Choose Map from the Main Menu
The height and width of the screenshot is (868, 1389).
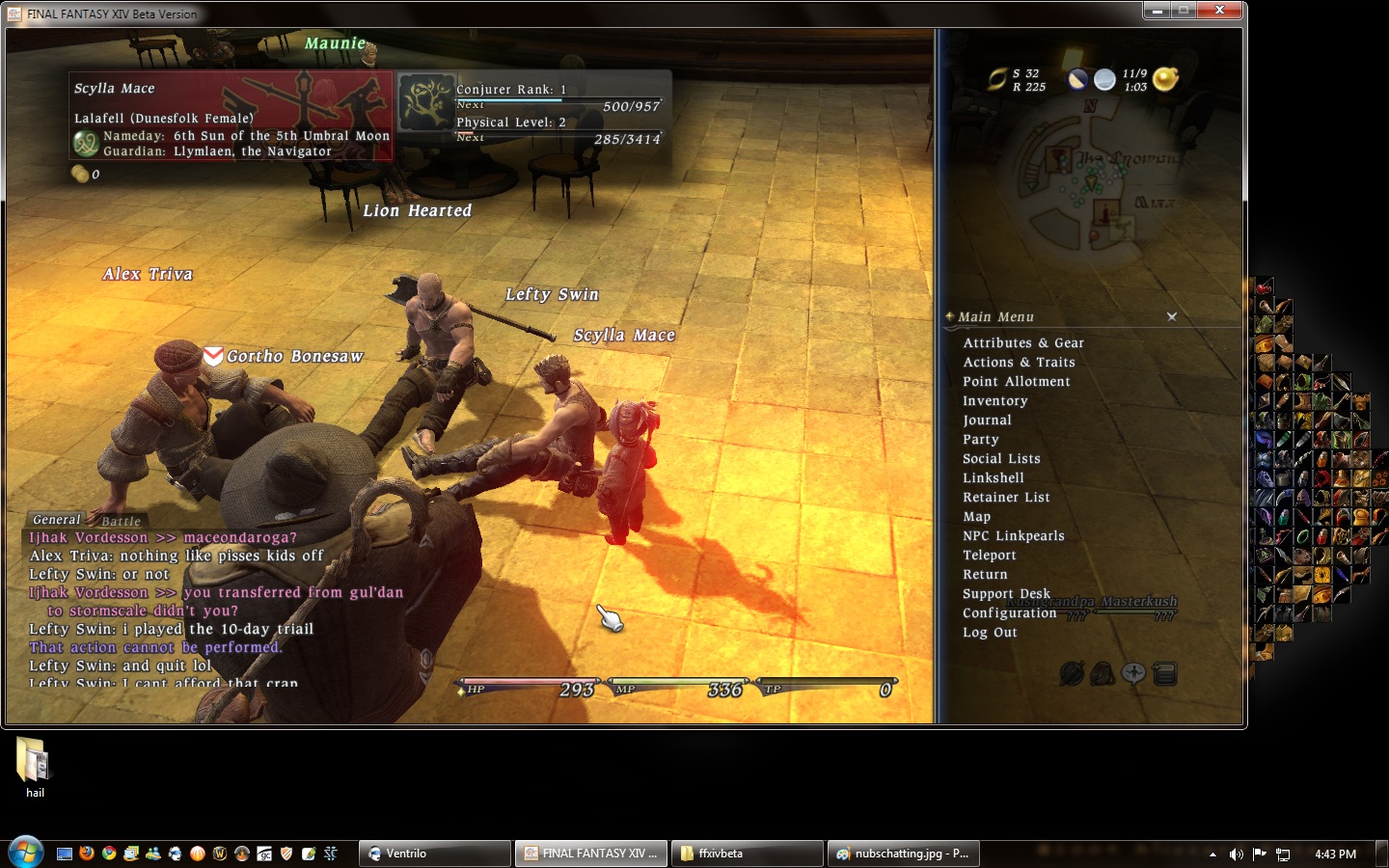coord(976,517)
